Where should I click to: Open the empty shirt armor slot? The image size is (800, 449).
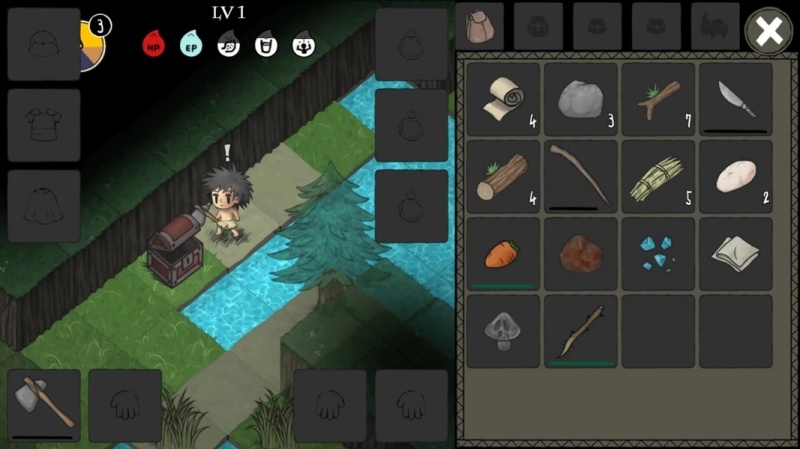[x=44, y=125]
